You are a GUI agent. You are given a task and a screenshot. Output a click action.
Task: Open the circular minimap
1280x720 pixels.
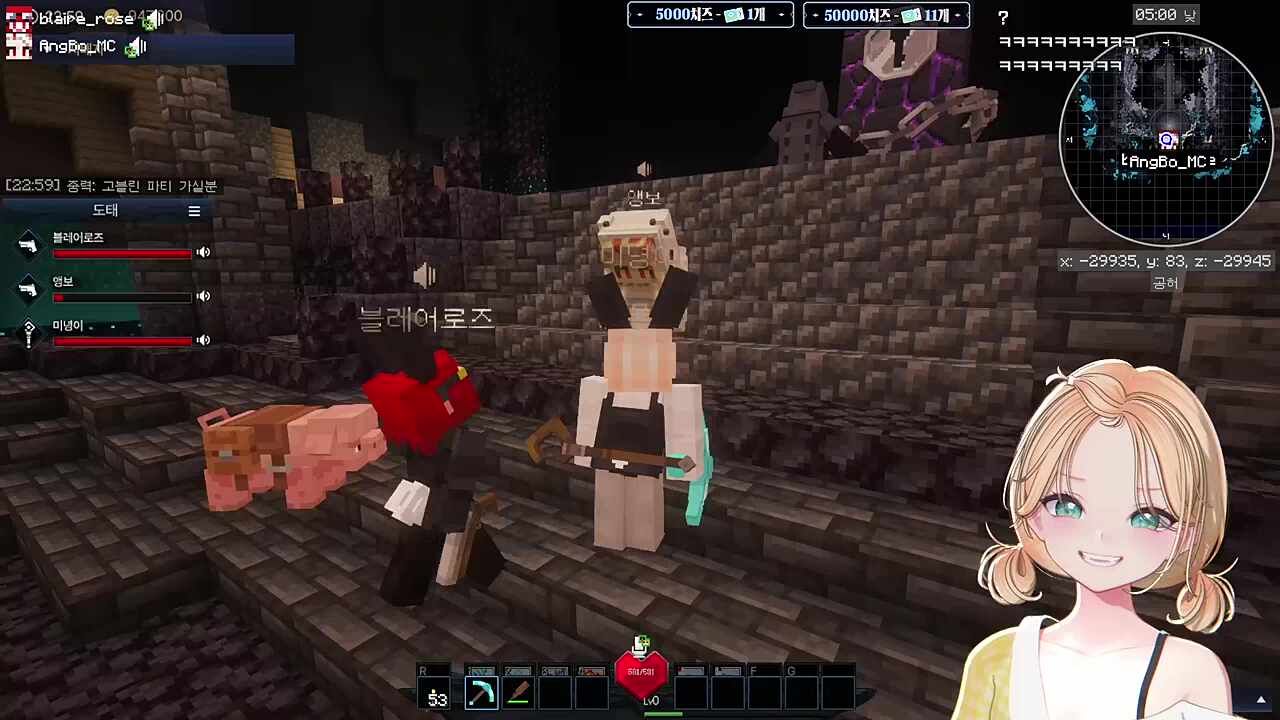pyautogui.click(x=1164, y=138)
